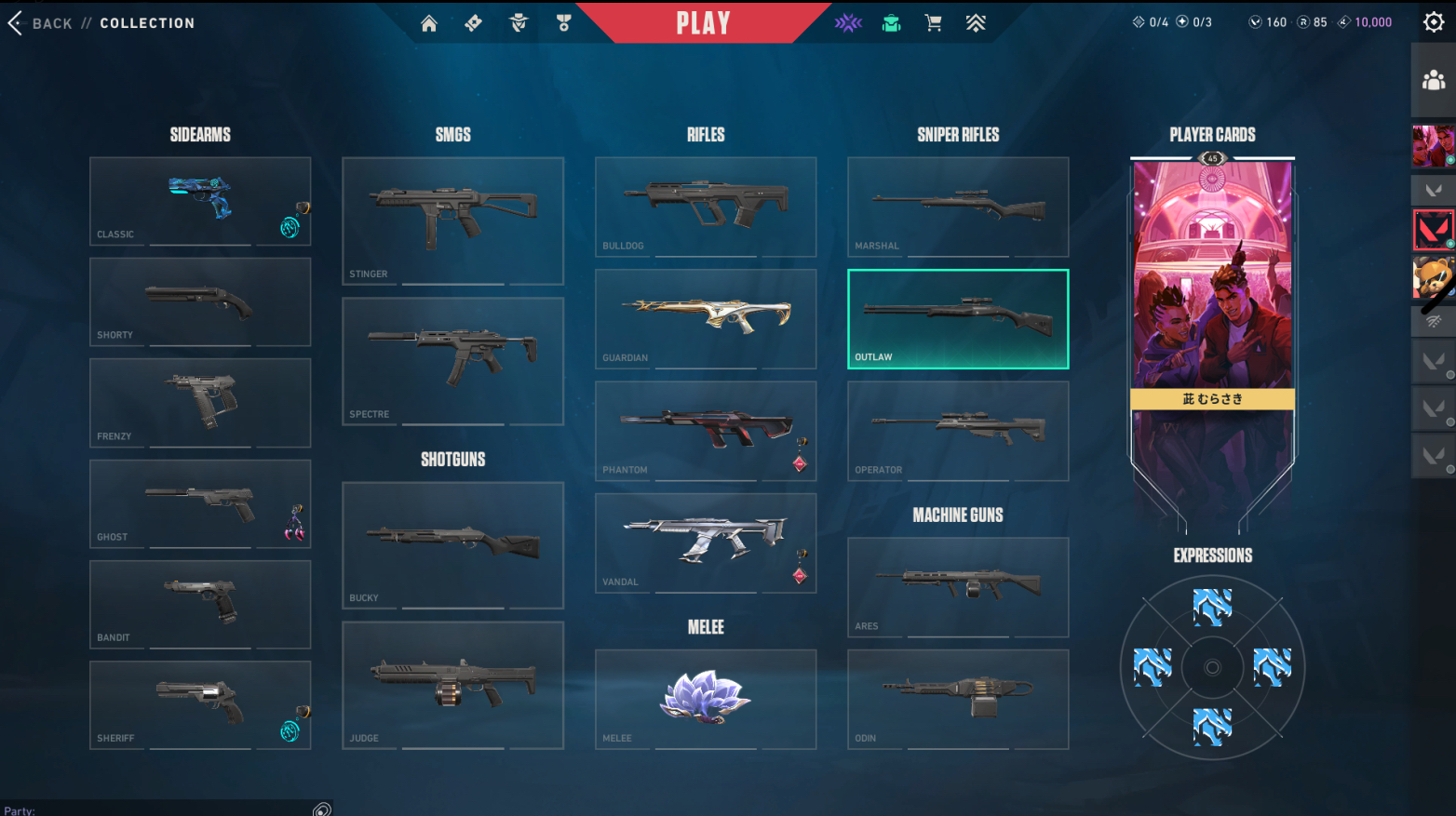Choose the Shorty sidearm slot

(x=199, y=302)
